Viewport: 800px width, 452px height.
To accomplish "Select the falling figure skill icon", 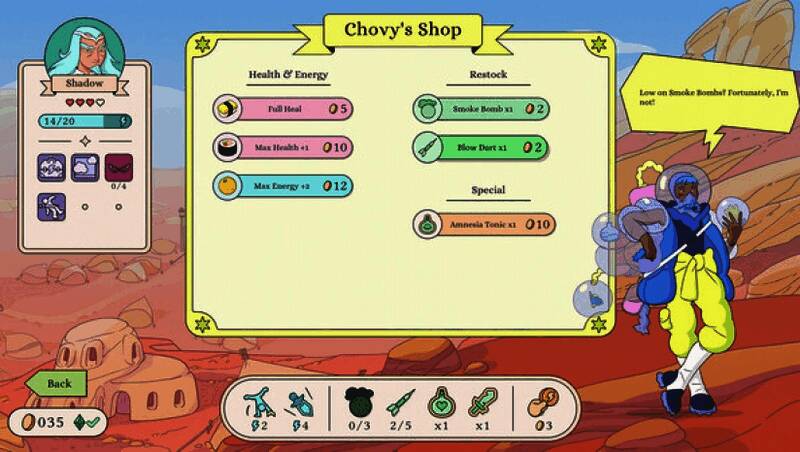I will point(51,206).
